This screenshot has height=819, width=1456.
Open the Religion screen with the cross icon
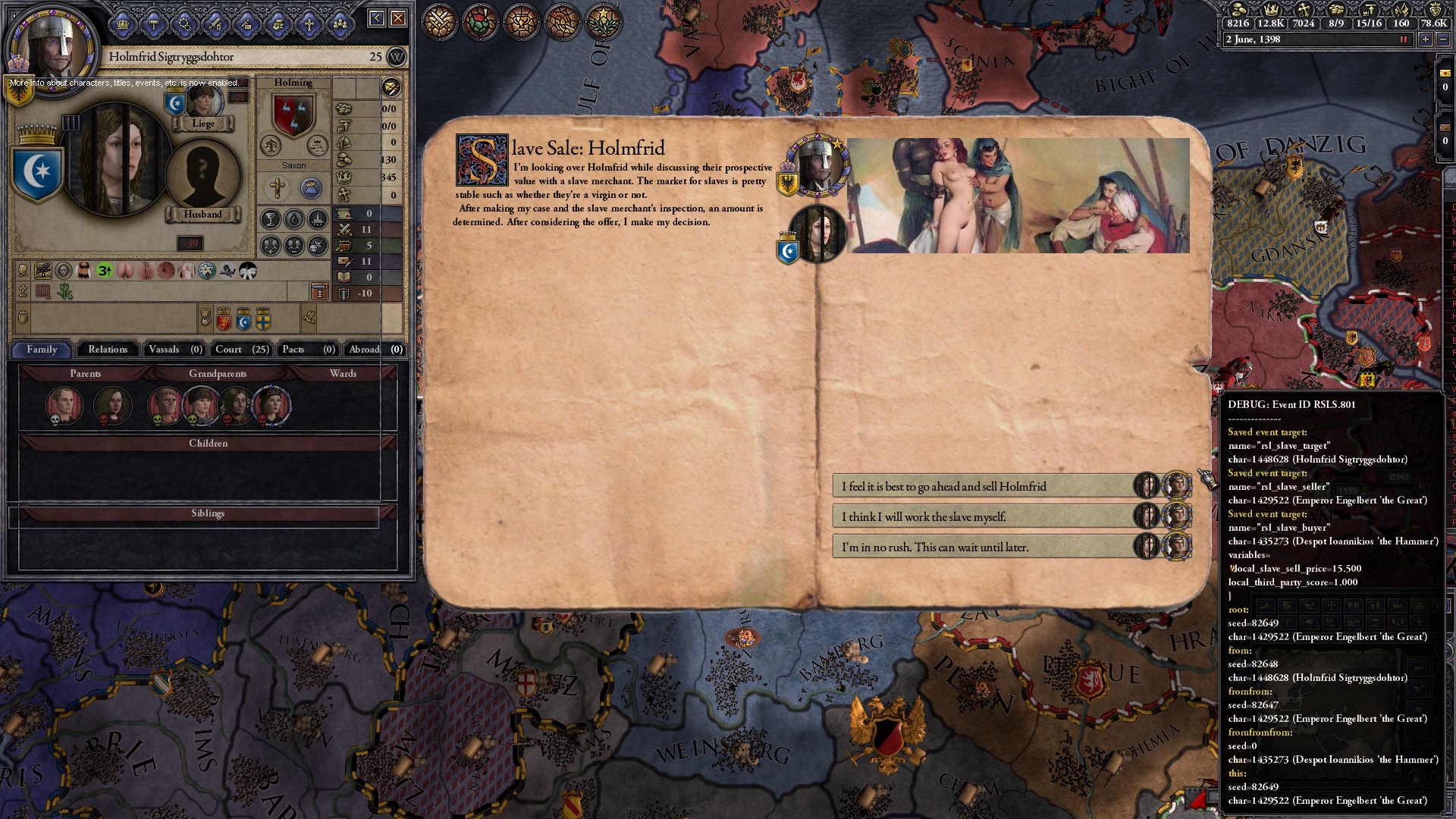tap(307, 23)
